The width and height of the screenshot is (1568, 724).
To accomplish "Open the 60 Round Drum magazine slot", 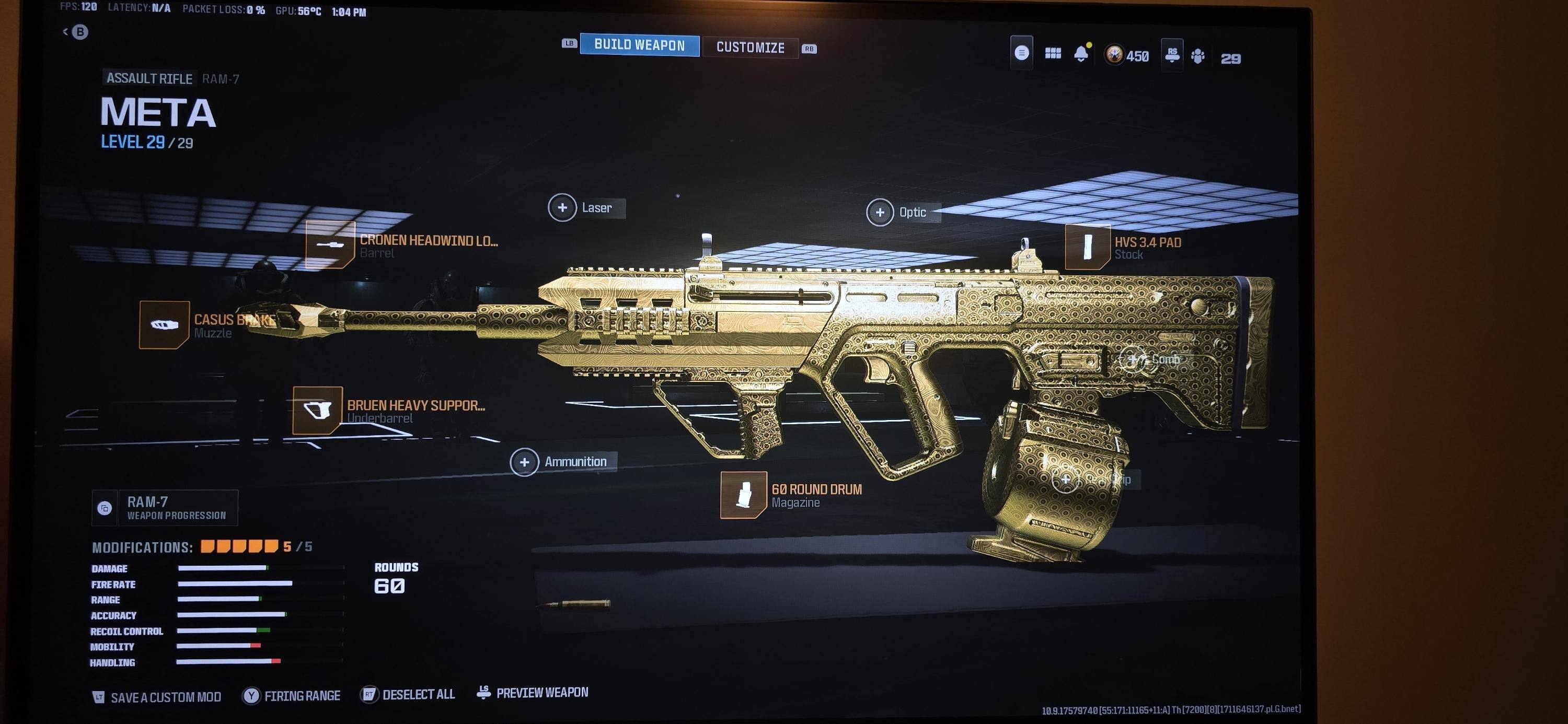I will point(744,495).
